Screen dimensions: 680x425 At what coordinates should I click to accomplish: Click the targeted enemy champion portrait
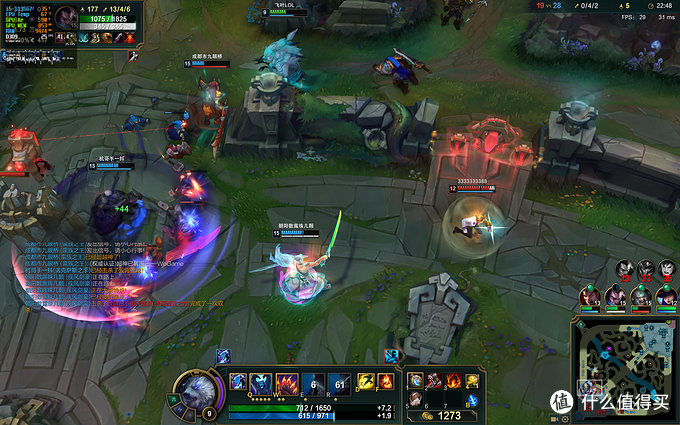tap(65, 18)
